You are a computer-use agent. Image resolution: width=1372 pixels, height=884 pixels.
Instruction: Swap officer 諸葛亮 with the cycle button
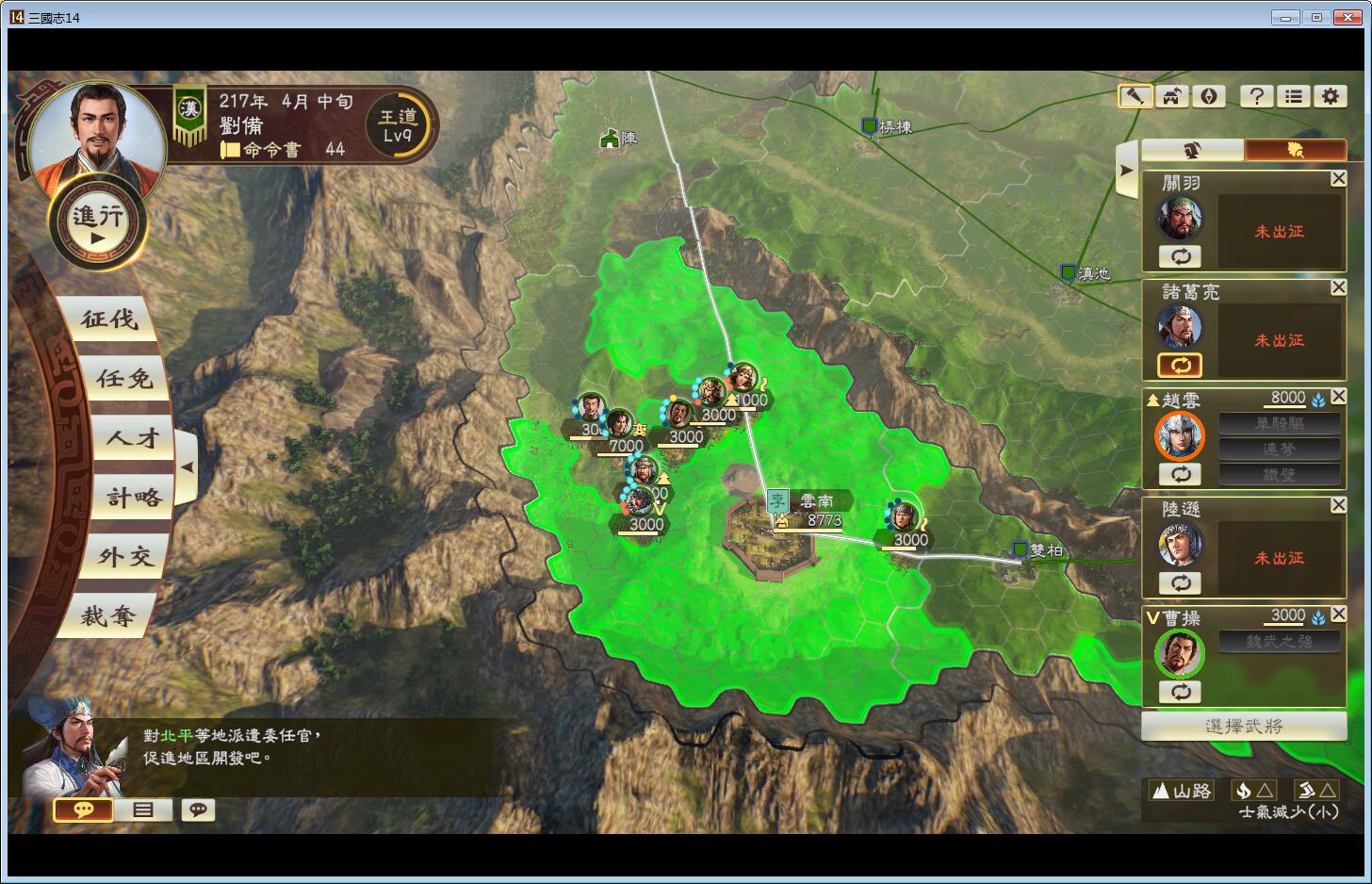1180,365
